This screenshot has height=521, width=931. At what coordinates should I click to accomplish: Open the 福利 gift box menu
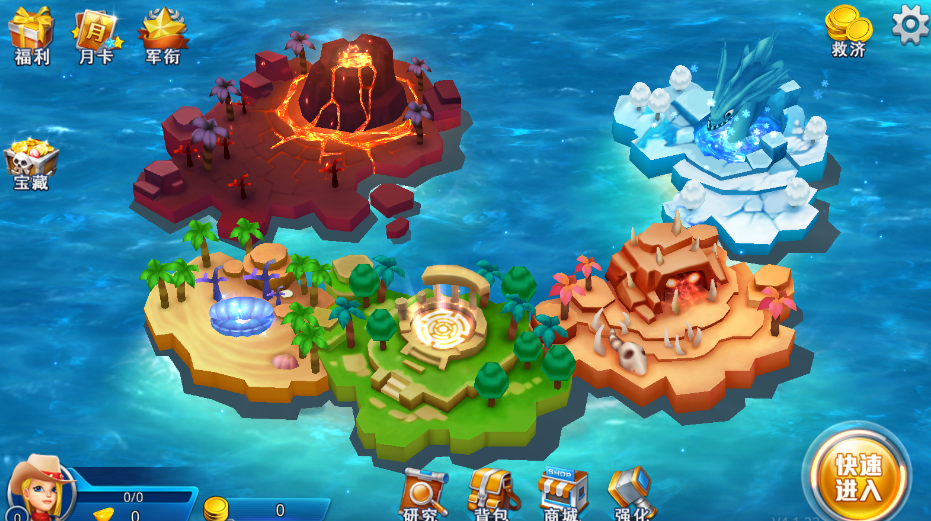click(31, 33)
